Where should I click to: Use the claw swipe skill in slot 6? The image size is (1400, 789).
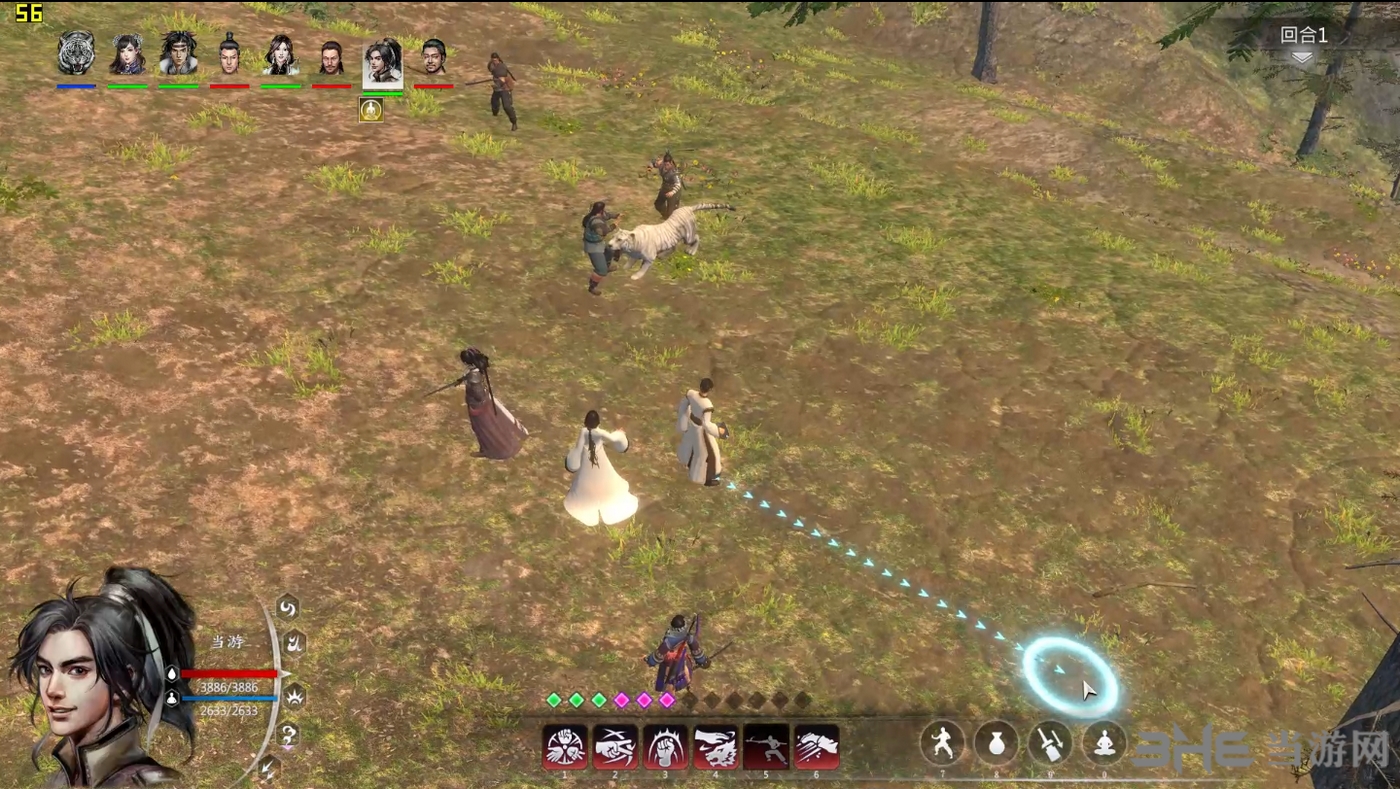coord(816,747)
